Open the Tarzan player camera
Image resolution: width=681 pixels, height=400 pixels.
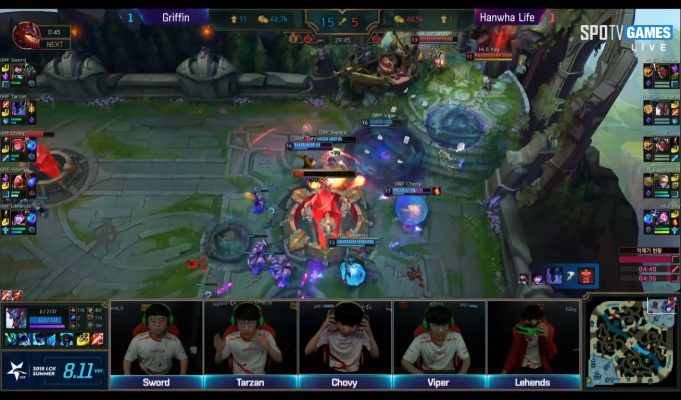(x=250, y=339)
